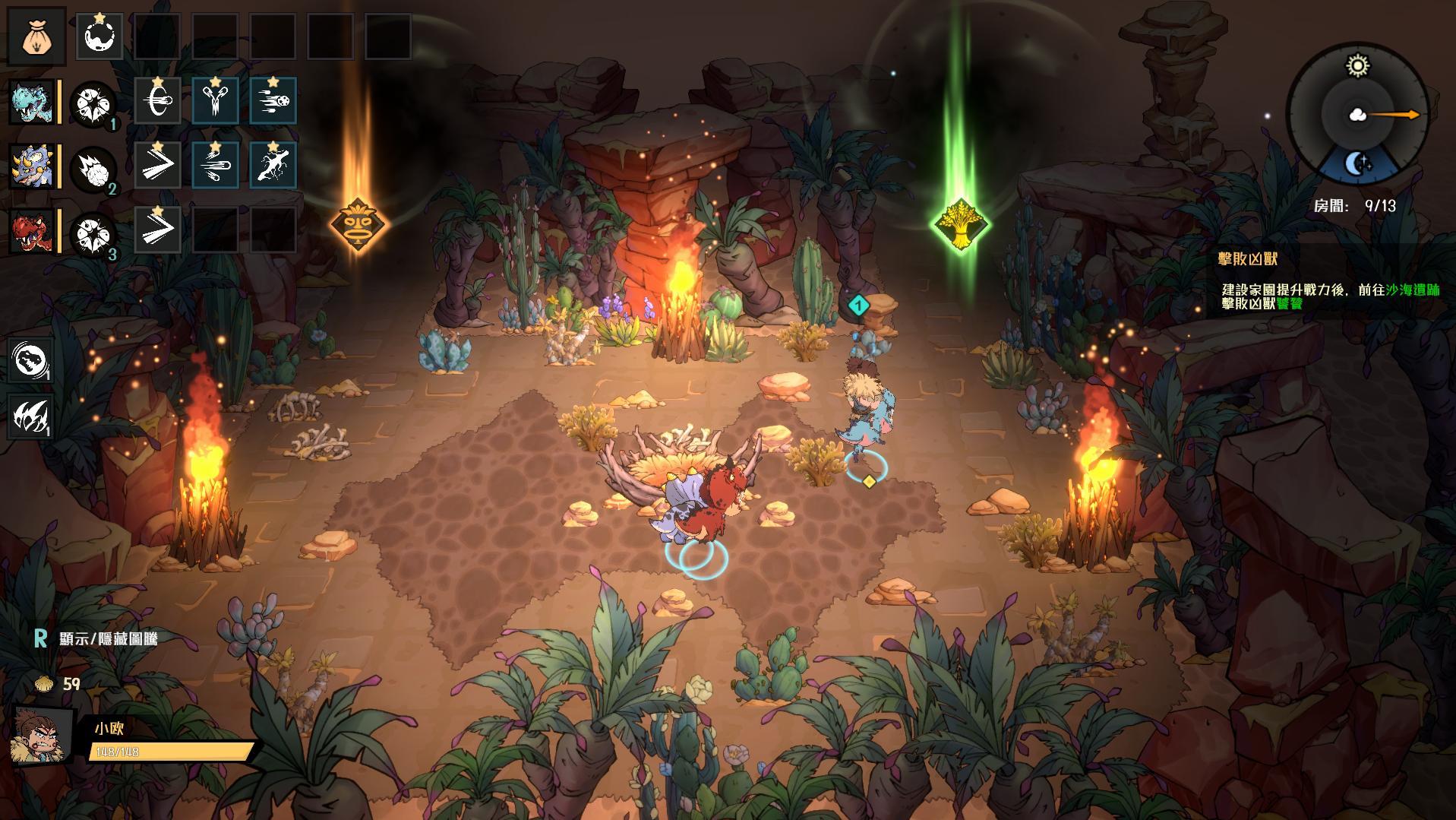
Task: Select the crackling lightning lizard skill slot
Action: point(273,165)
